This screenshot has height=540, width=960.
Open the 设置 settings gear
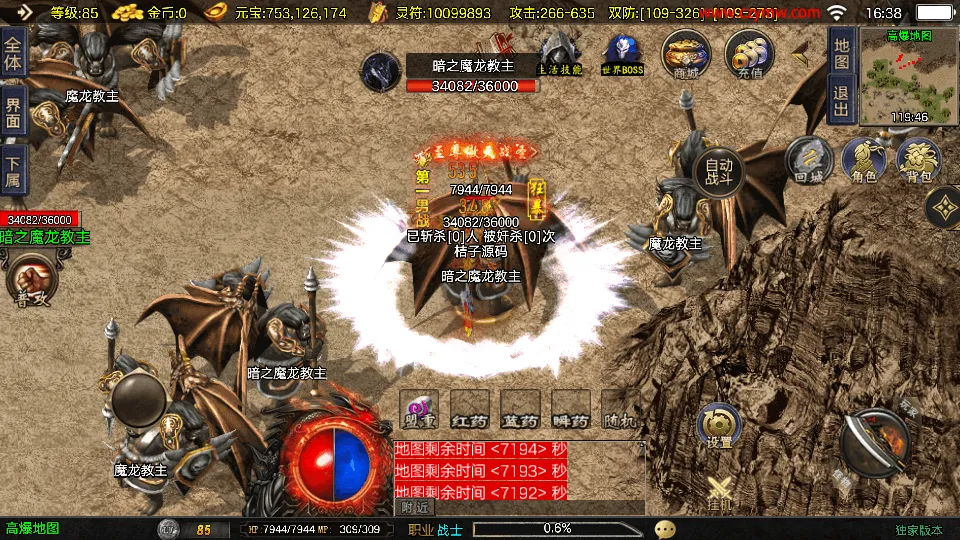tap(720, 425)
